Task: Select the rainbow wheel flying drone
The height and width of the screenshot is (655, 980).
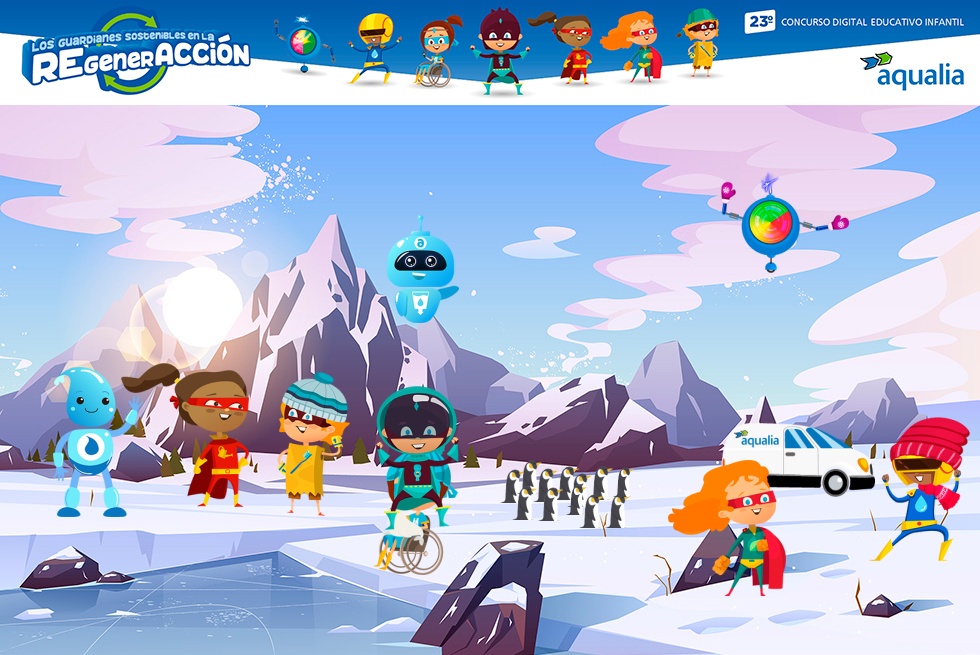Action: (770, 222)
